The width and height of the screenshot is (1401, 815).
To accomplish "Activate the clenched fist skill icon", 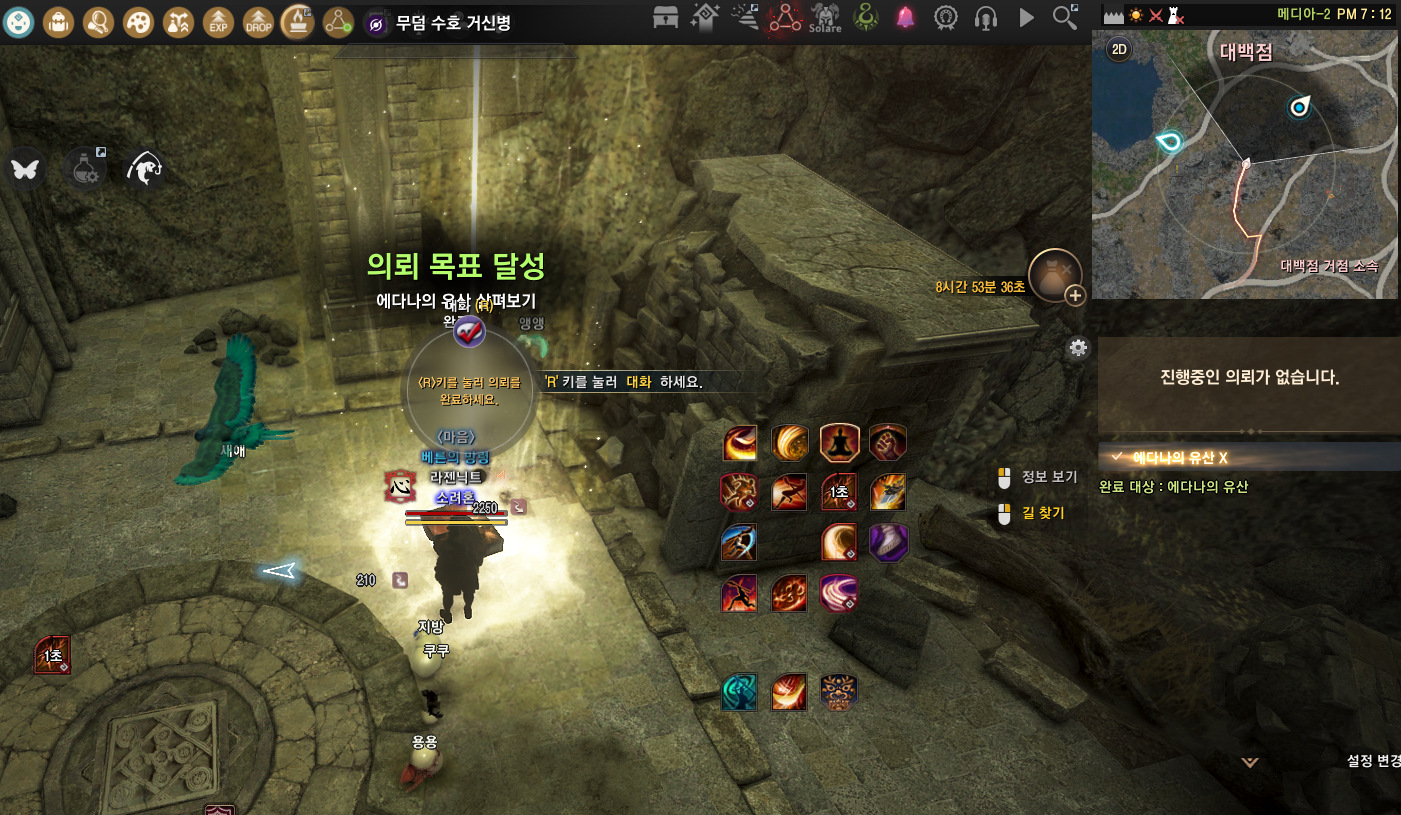I will [888, 442].
